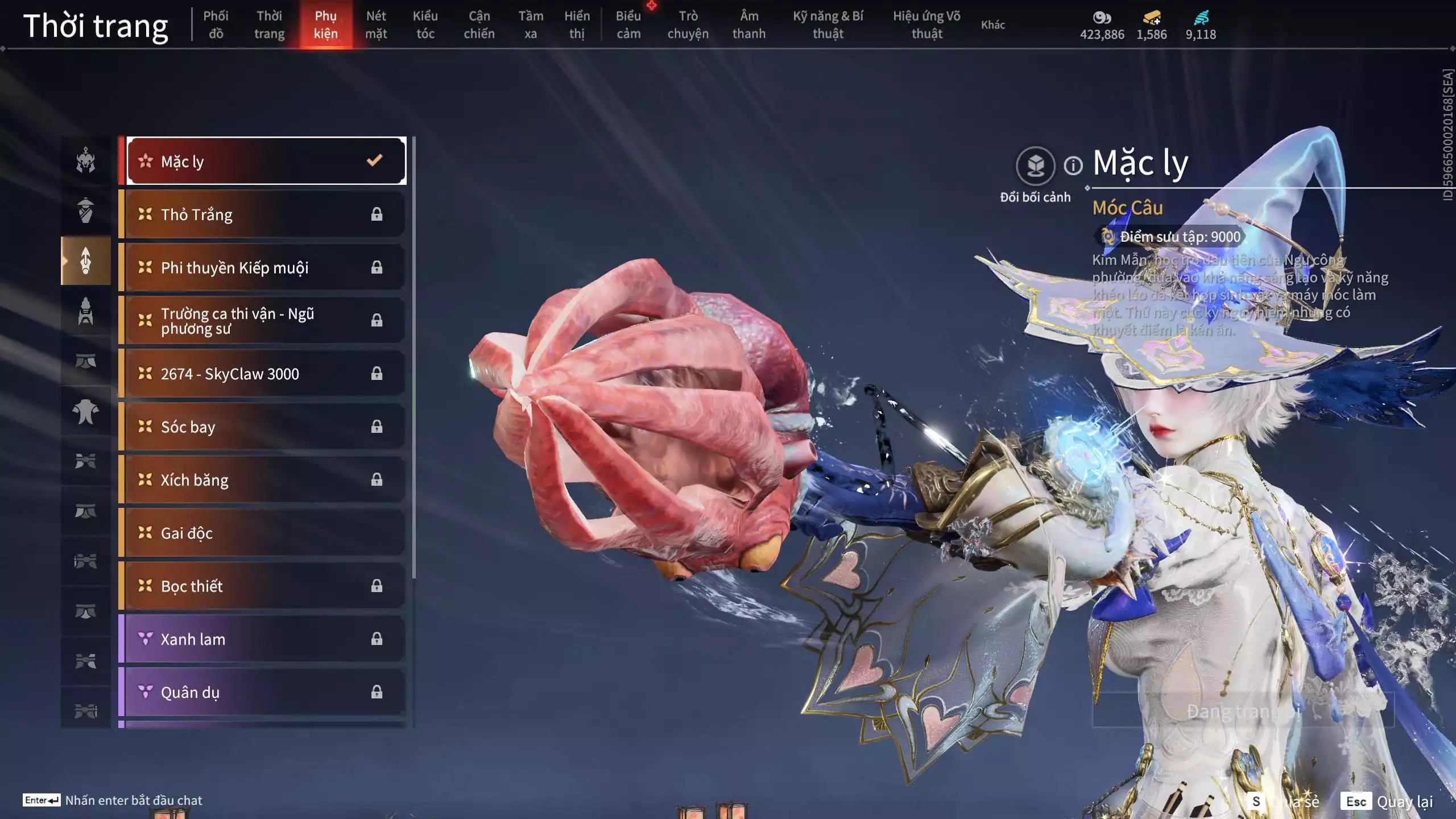Switch to the Phối đồ tab
The width and height of the screenshot is (1456, 819).
click(x=216, y=25)
